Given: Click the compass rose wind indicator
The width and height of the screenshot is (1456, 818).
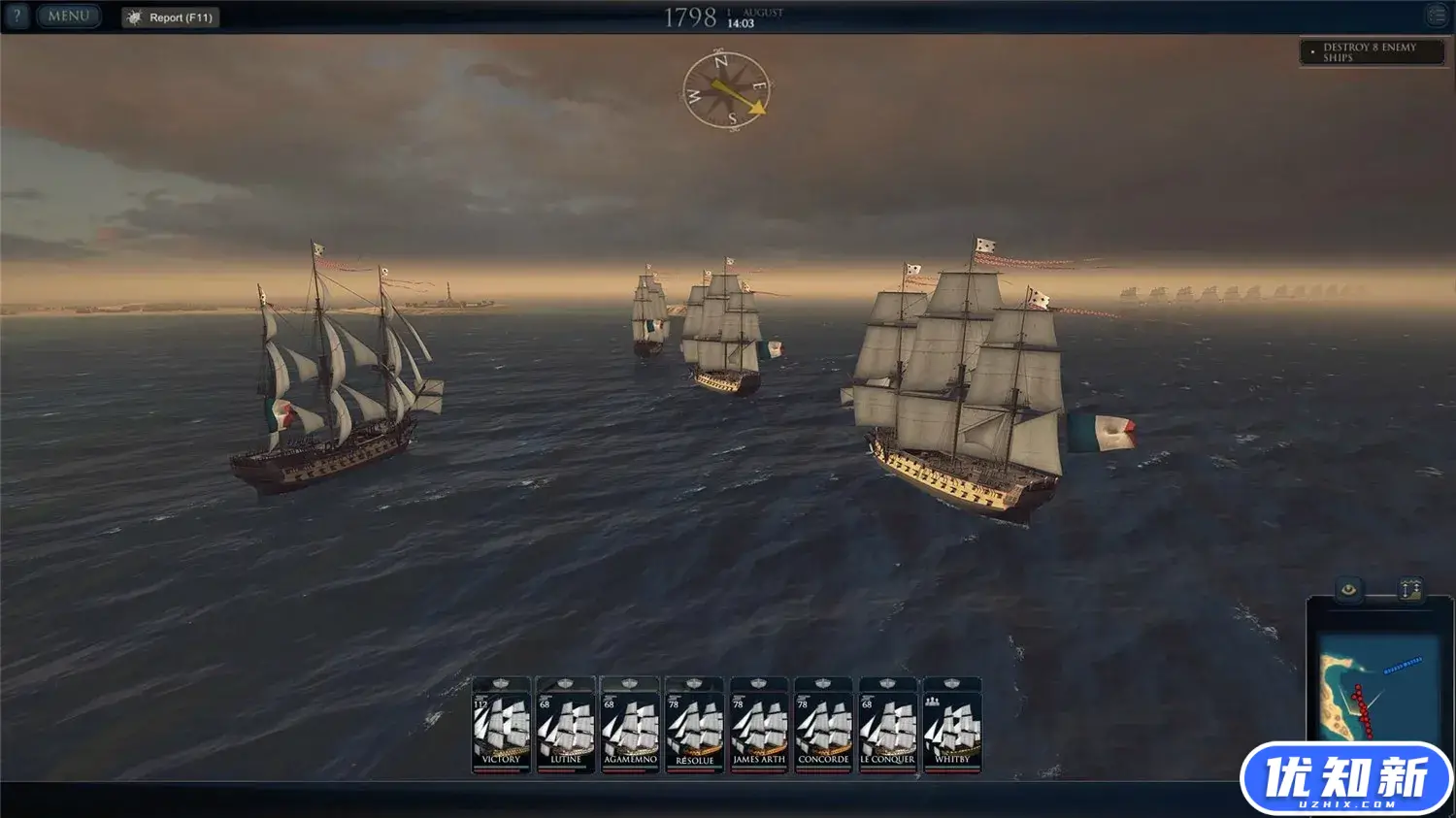Looking at the screenshot, I should (726, 90).
